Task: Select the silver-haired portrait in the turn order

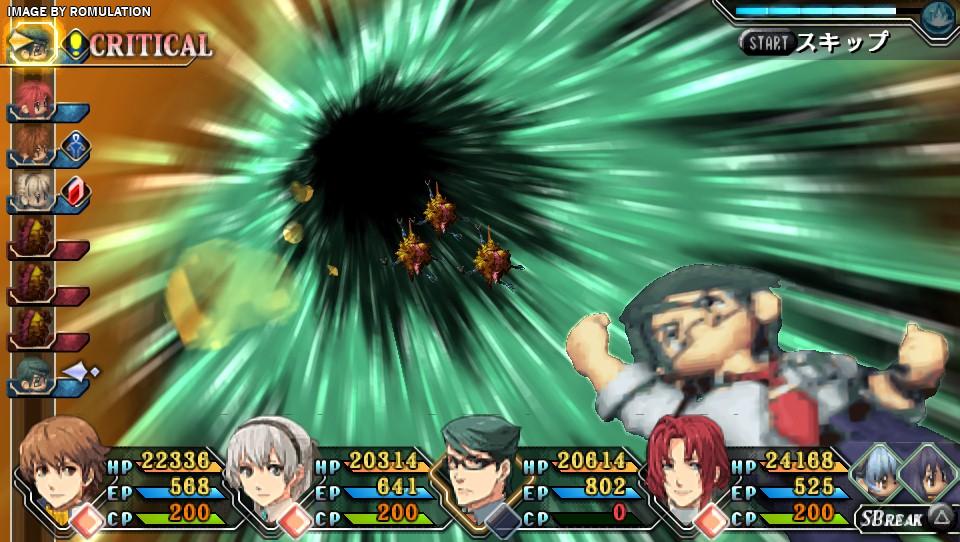Action: pos(31,192)
